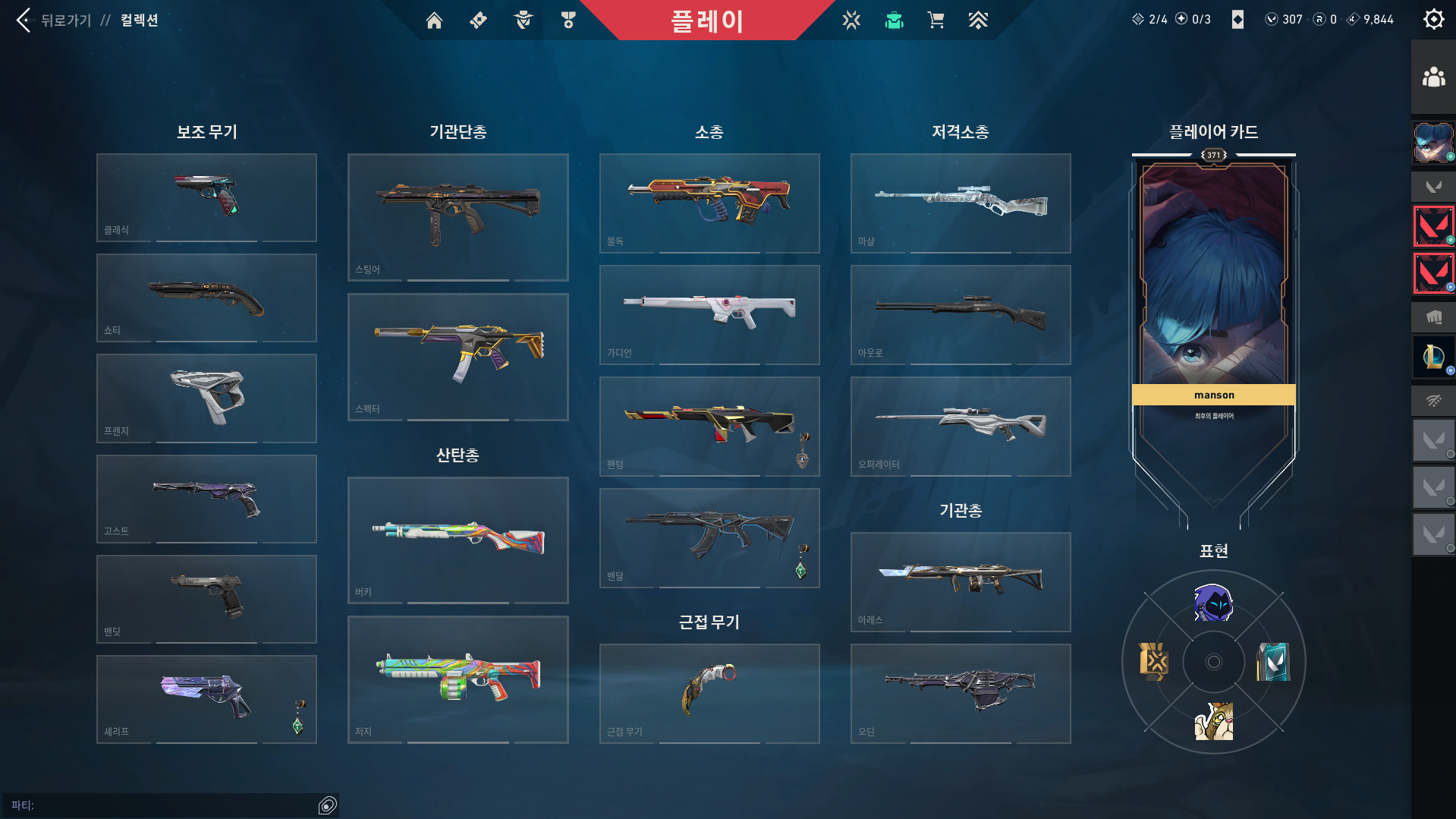Open the Home screen via house icon
Image resolution: width=1456 pixels, height=819 pixels.
tap(435, 20)
